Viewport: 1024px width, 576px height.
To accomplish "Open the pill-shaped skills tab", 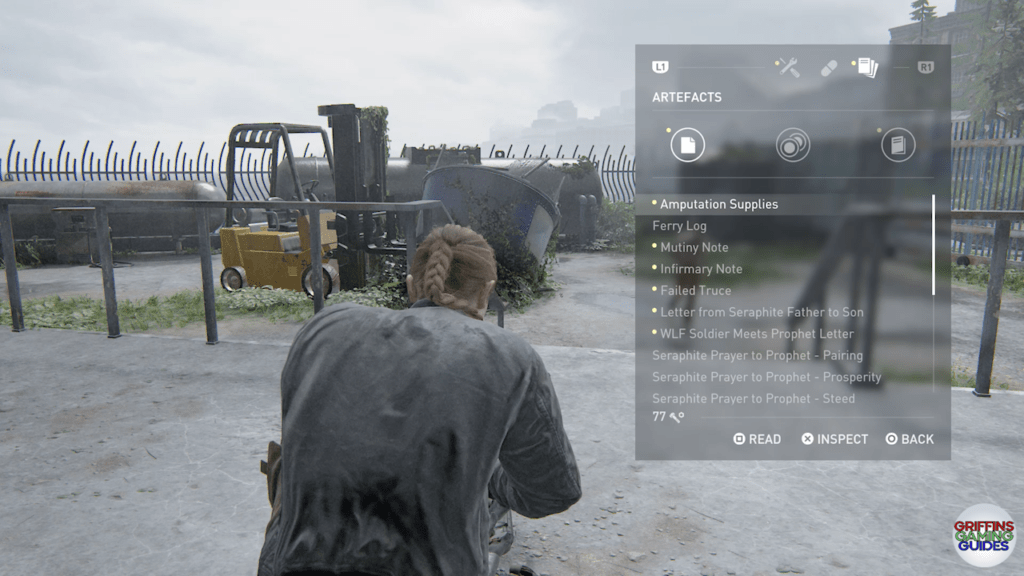I will point(829,68).
